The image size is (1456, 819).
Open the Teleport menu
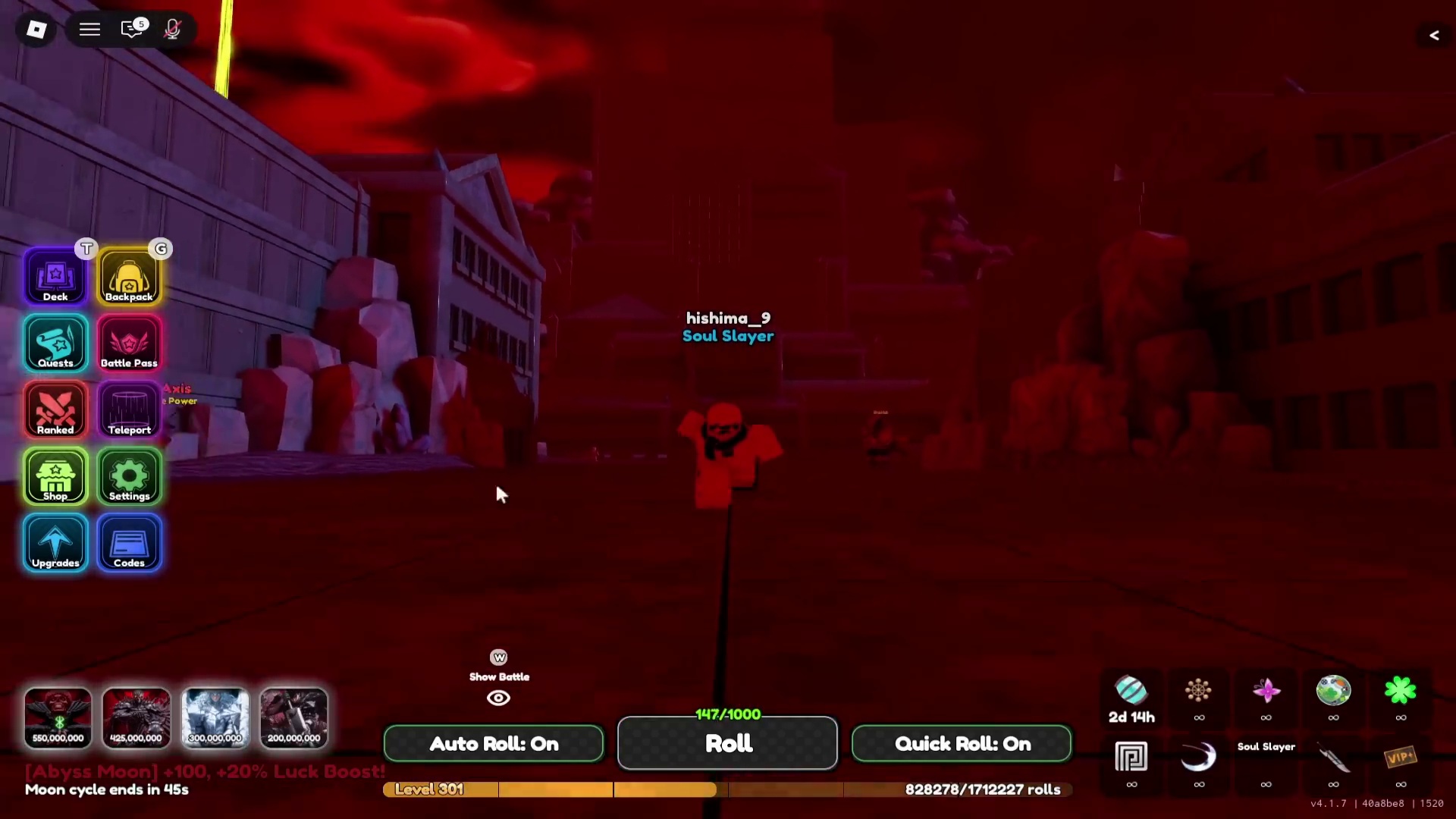[129, 409]
